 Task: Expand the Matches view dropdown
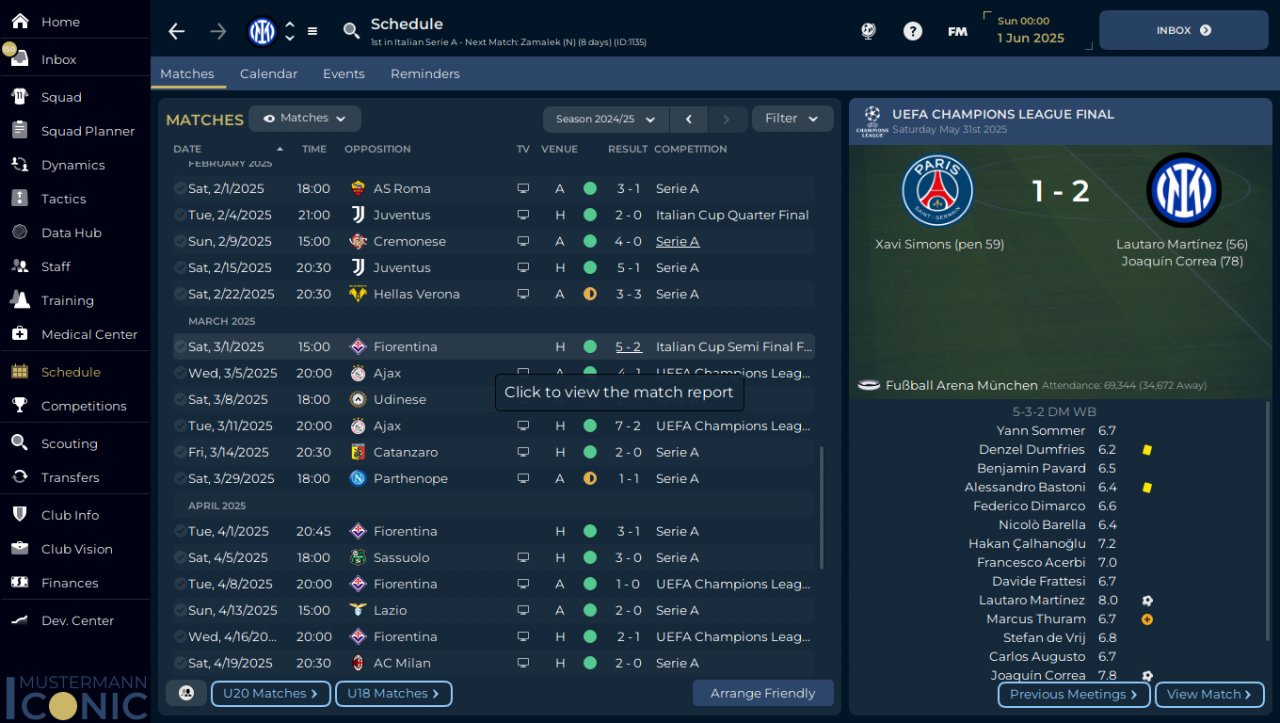coord(305,119)
